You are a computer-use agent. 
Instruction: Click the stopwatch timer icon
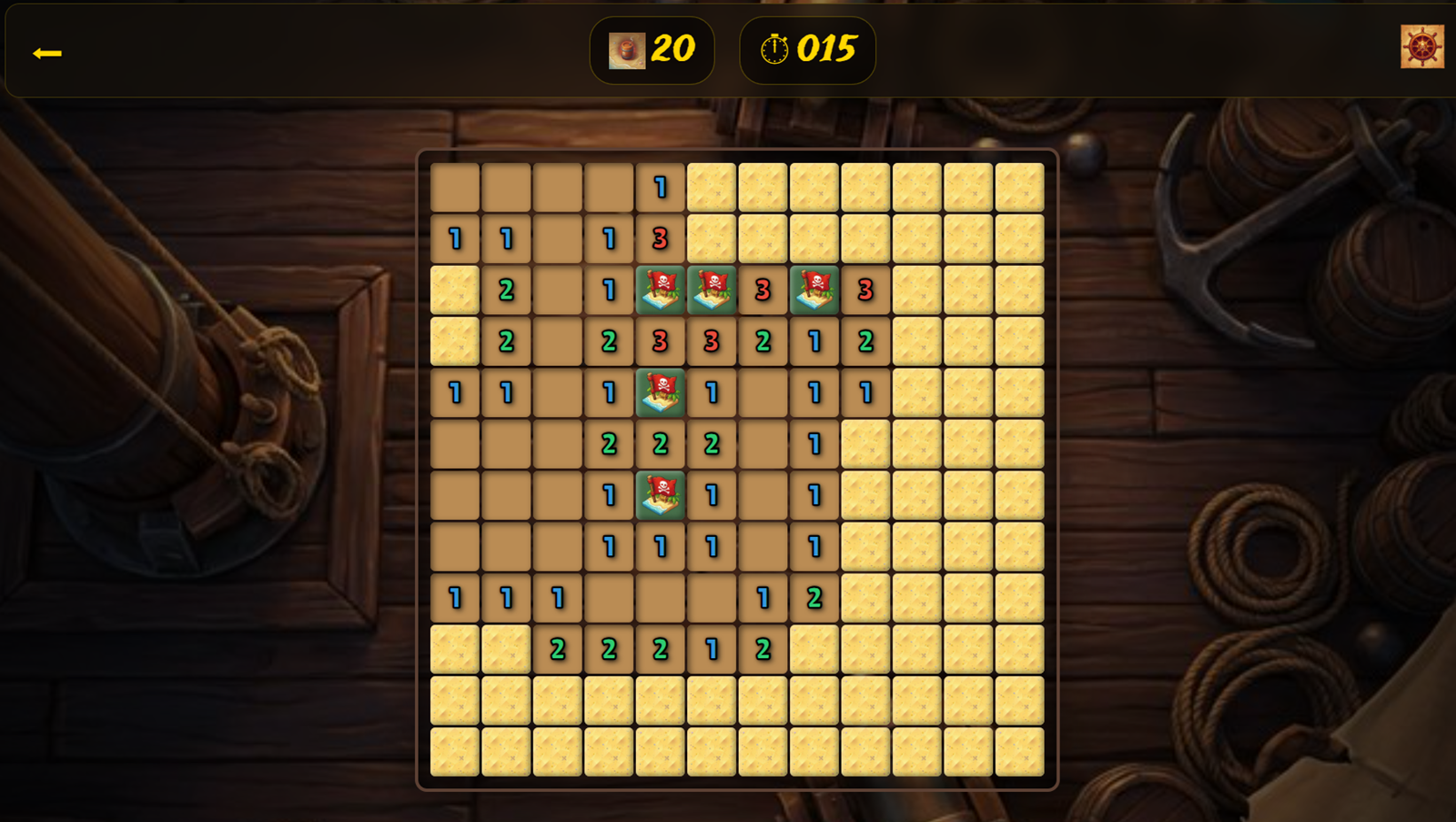pyautogui.click(x=773, y=51)
